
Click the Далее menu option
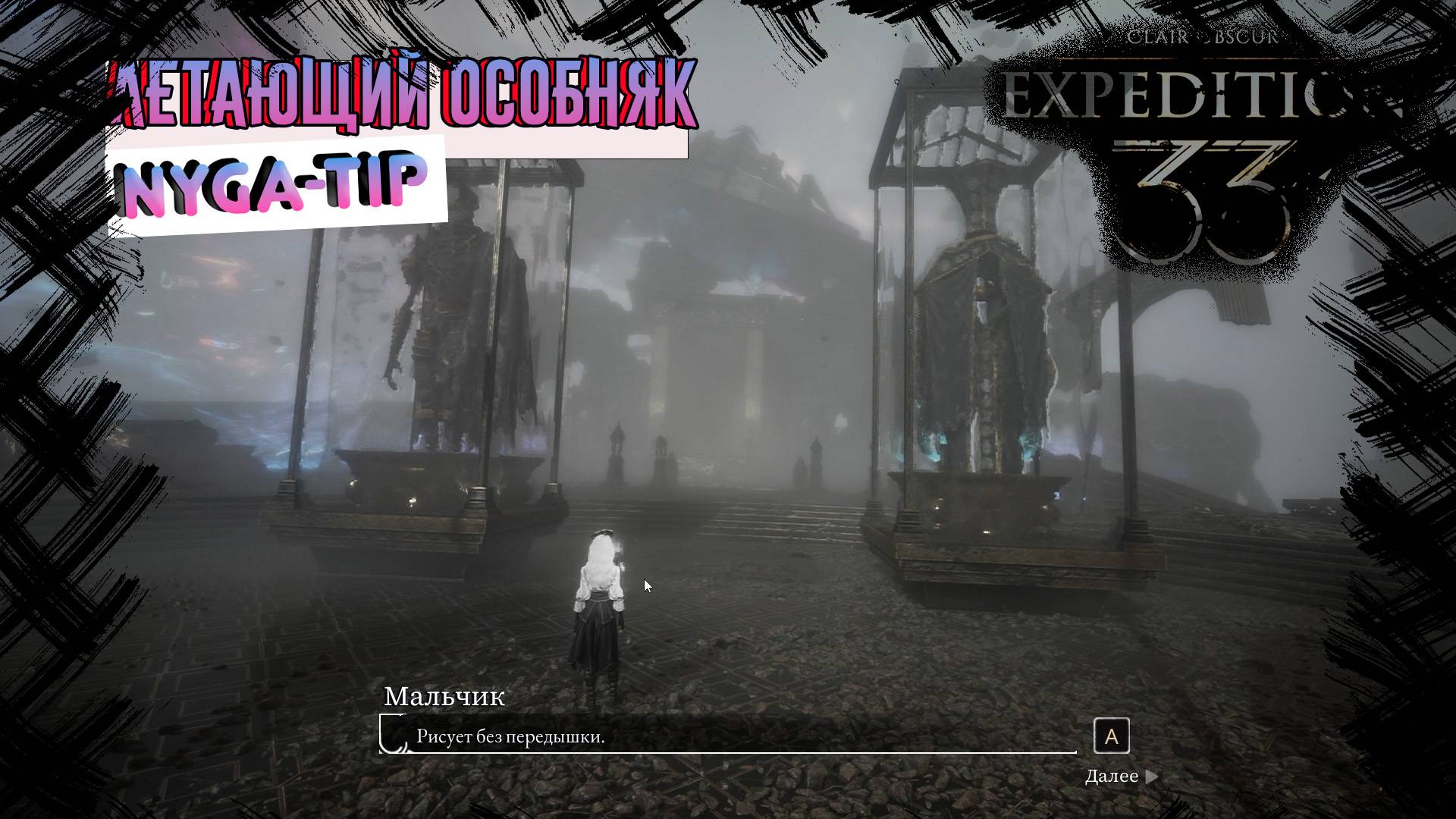point(1112,775)
